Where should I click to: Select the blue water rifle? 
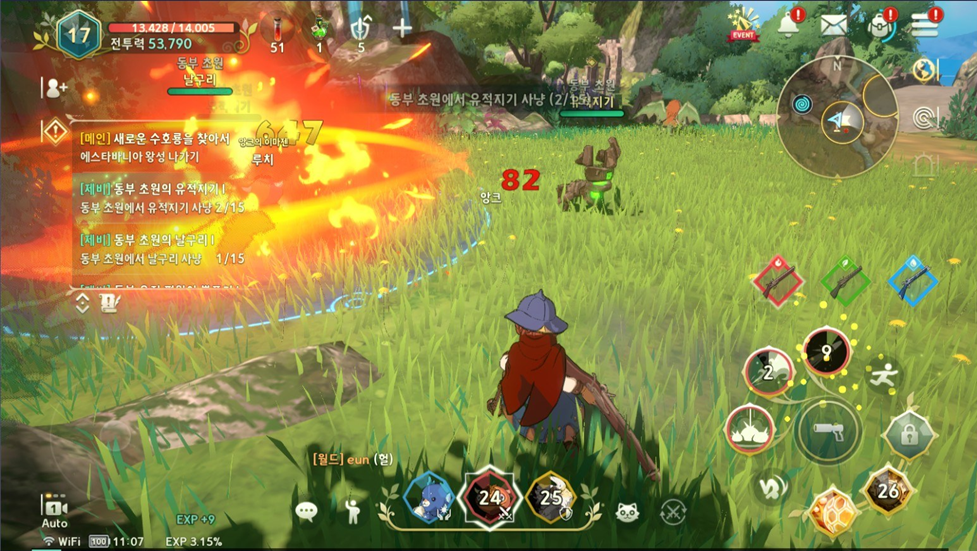tap(911, 281)
